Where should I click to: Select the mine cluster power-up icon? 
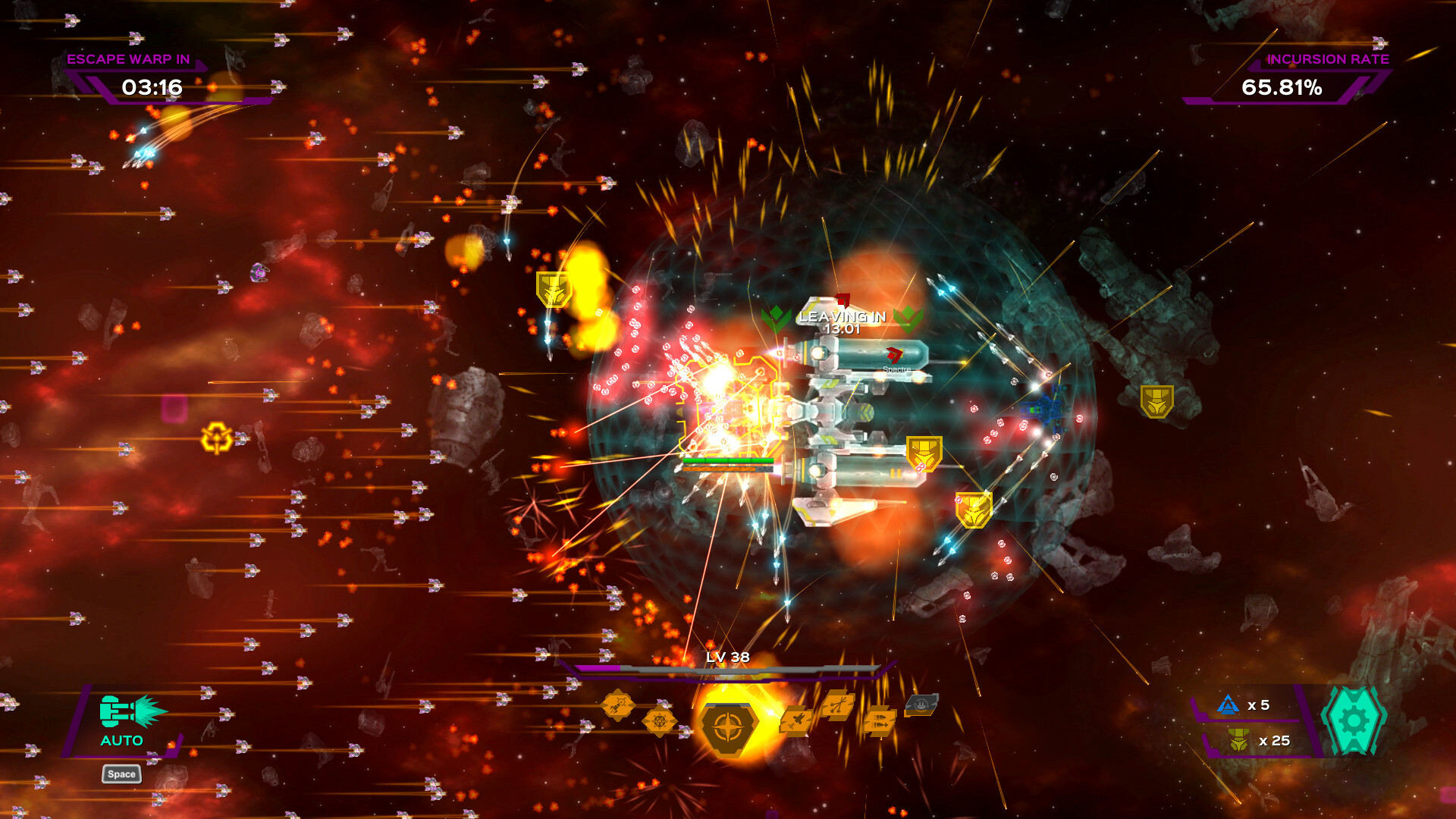click(x=660, y=721)
